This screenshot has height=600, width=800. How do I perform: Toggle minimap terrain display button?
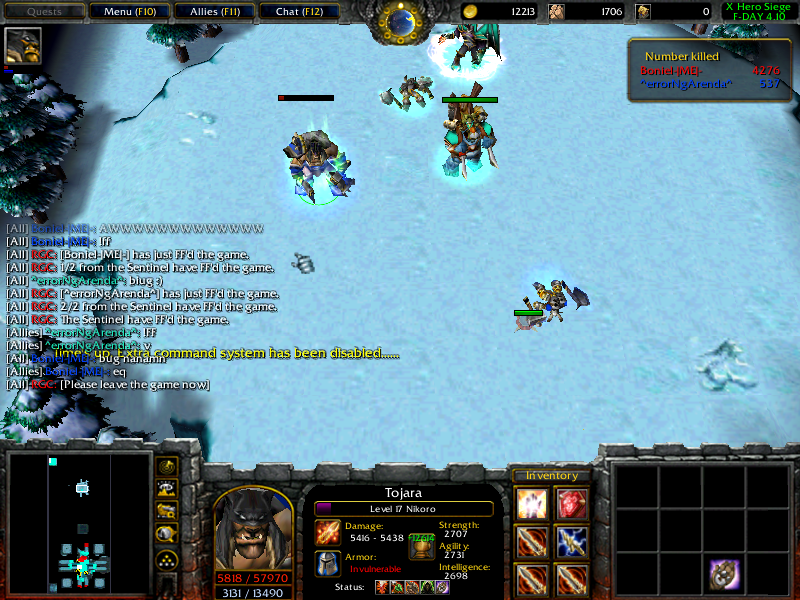(x=167, y=489)
